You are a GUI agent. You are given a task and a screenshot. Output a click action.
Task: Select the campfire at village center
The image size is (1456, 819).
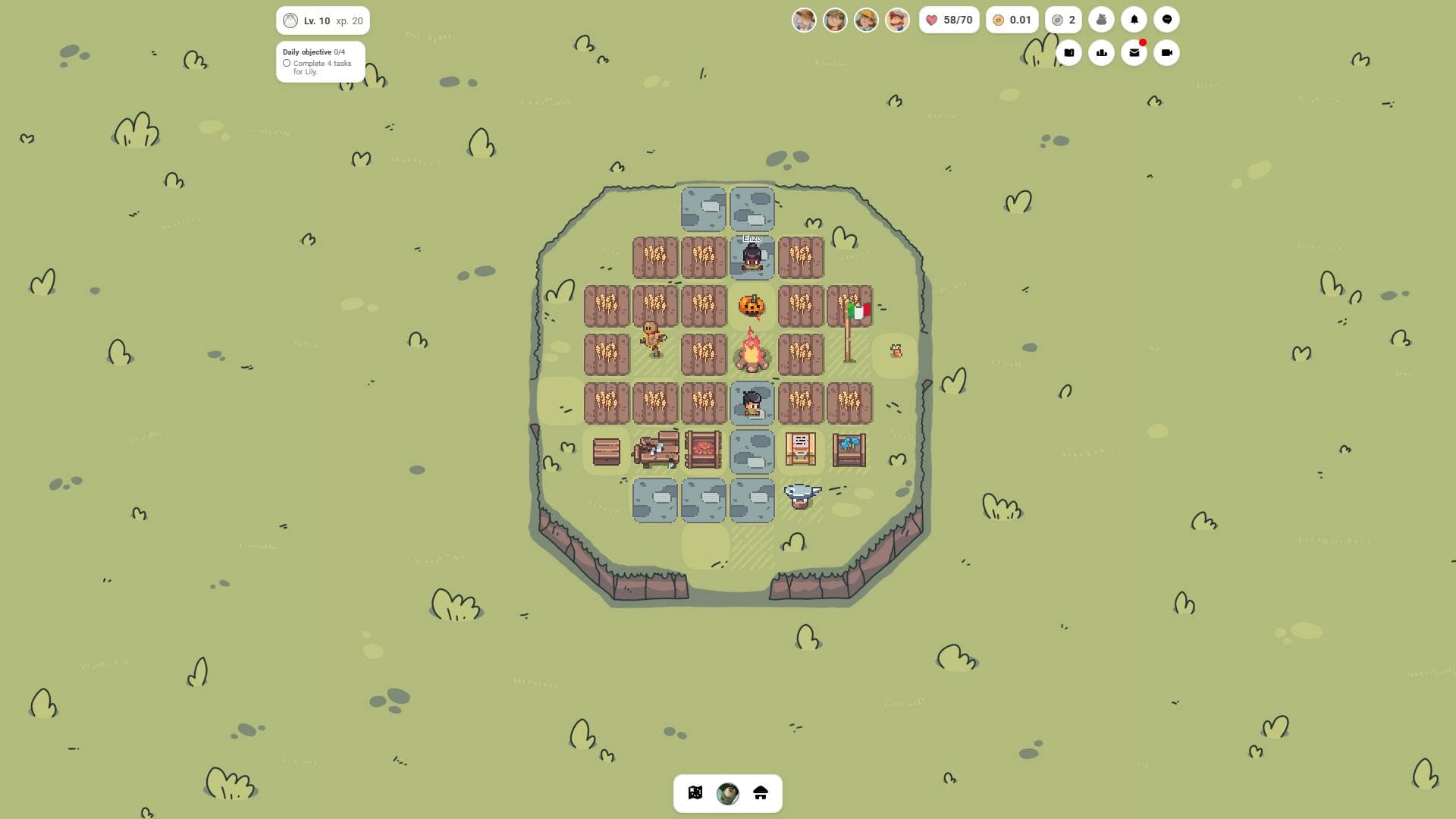752,353
